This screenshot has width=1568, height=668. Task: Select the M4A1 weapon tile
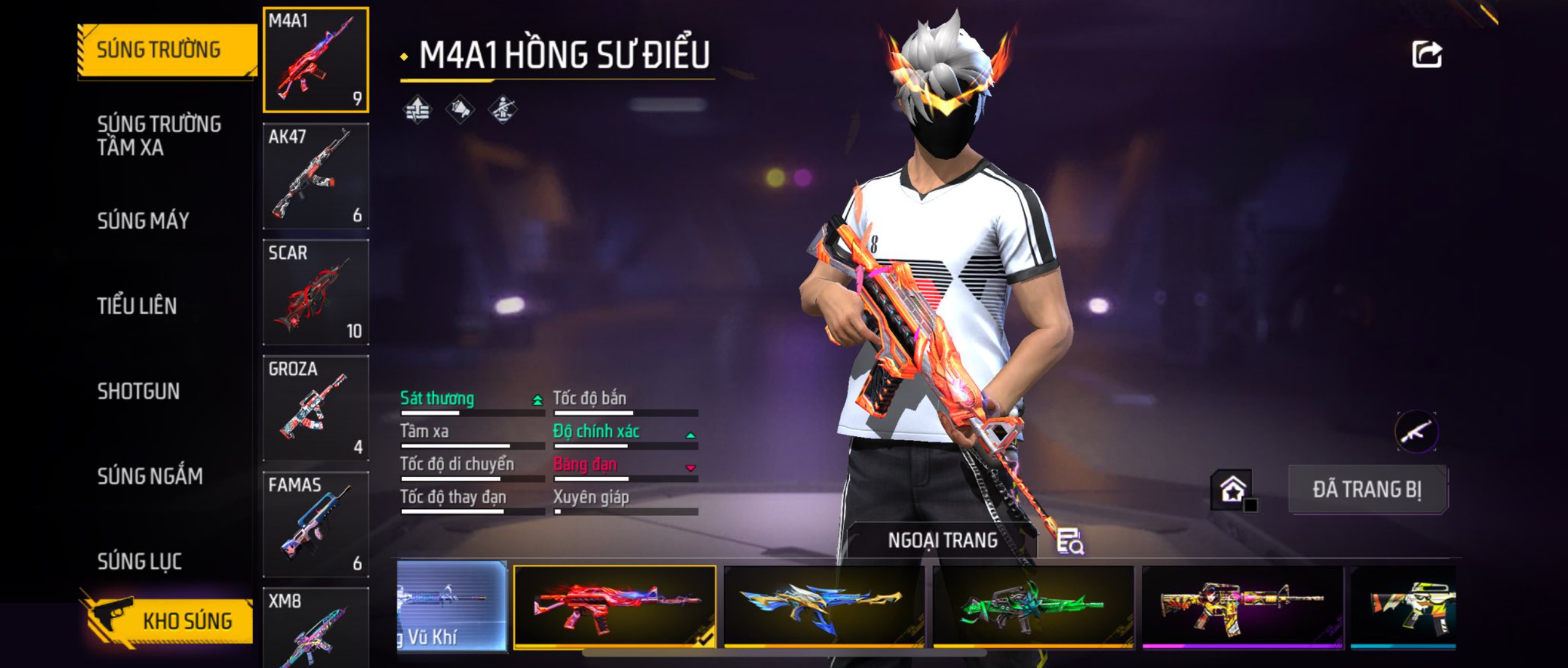point(316,60)
